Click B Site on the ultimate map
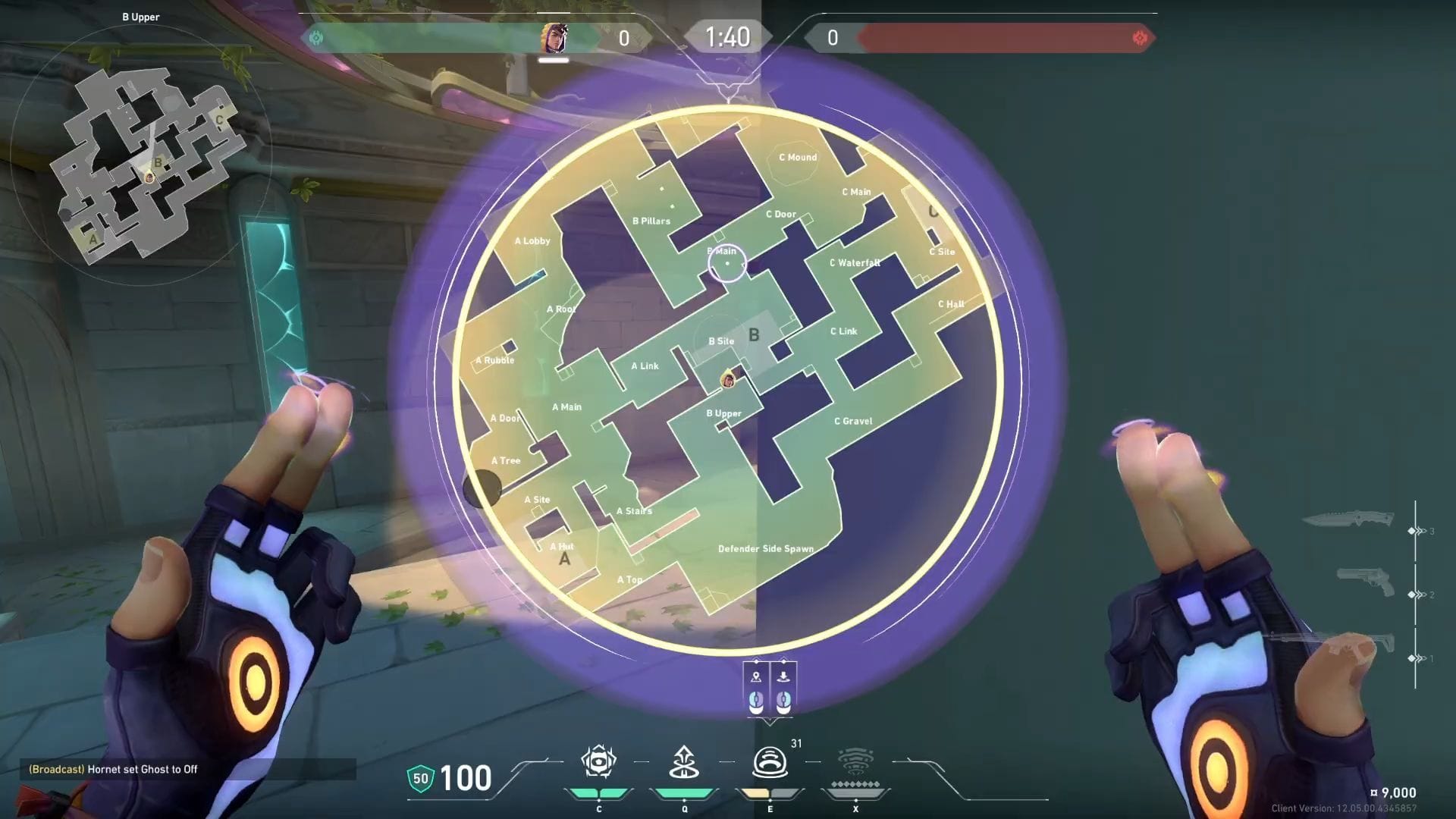This screenshot has height=819, width=1456. (x=720, y=341)
